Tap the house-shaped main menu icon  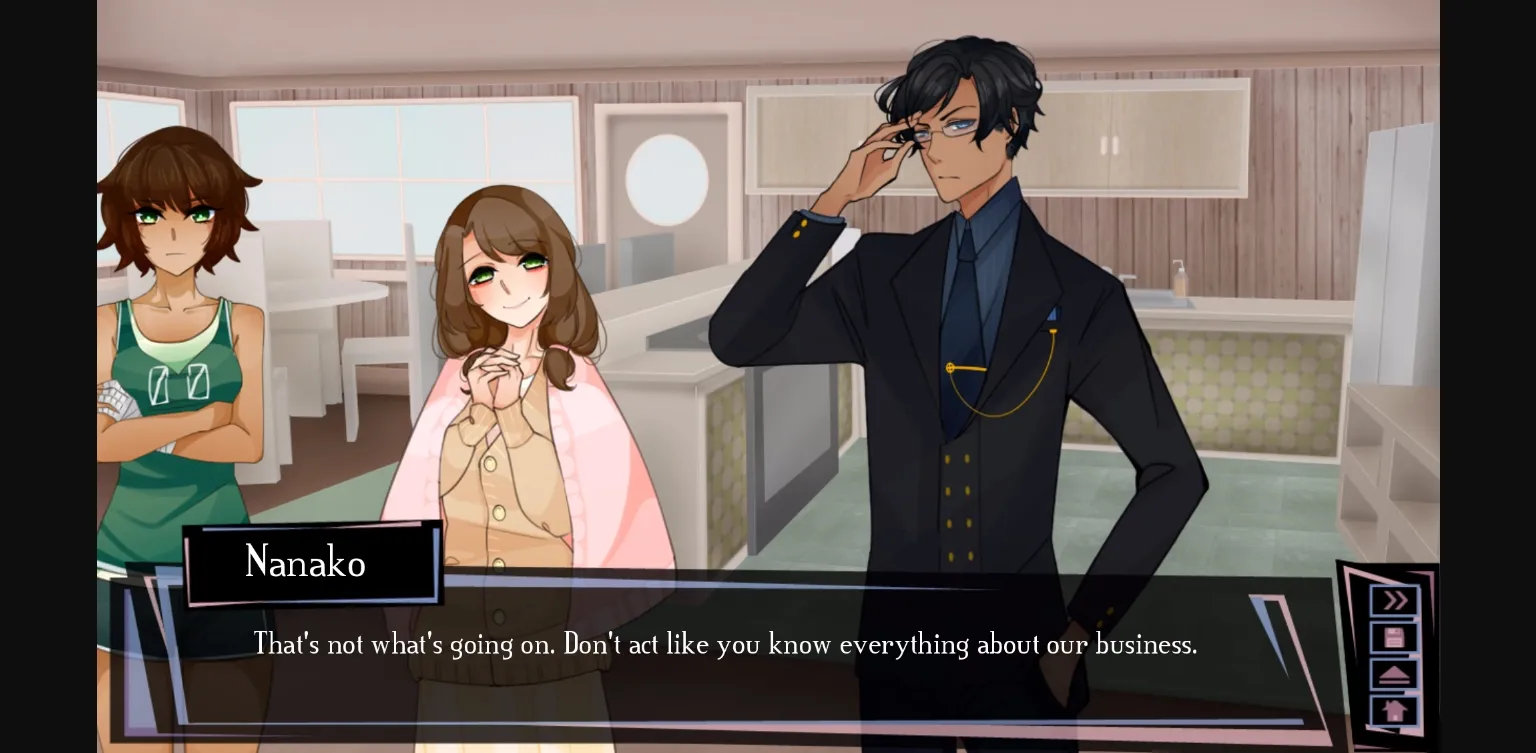1393,711
